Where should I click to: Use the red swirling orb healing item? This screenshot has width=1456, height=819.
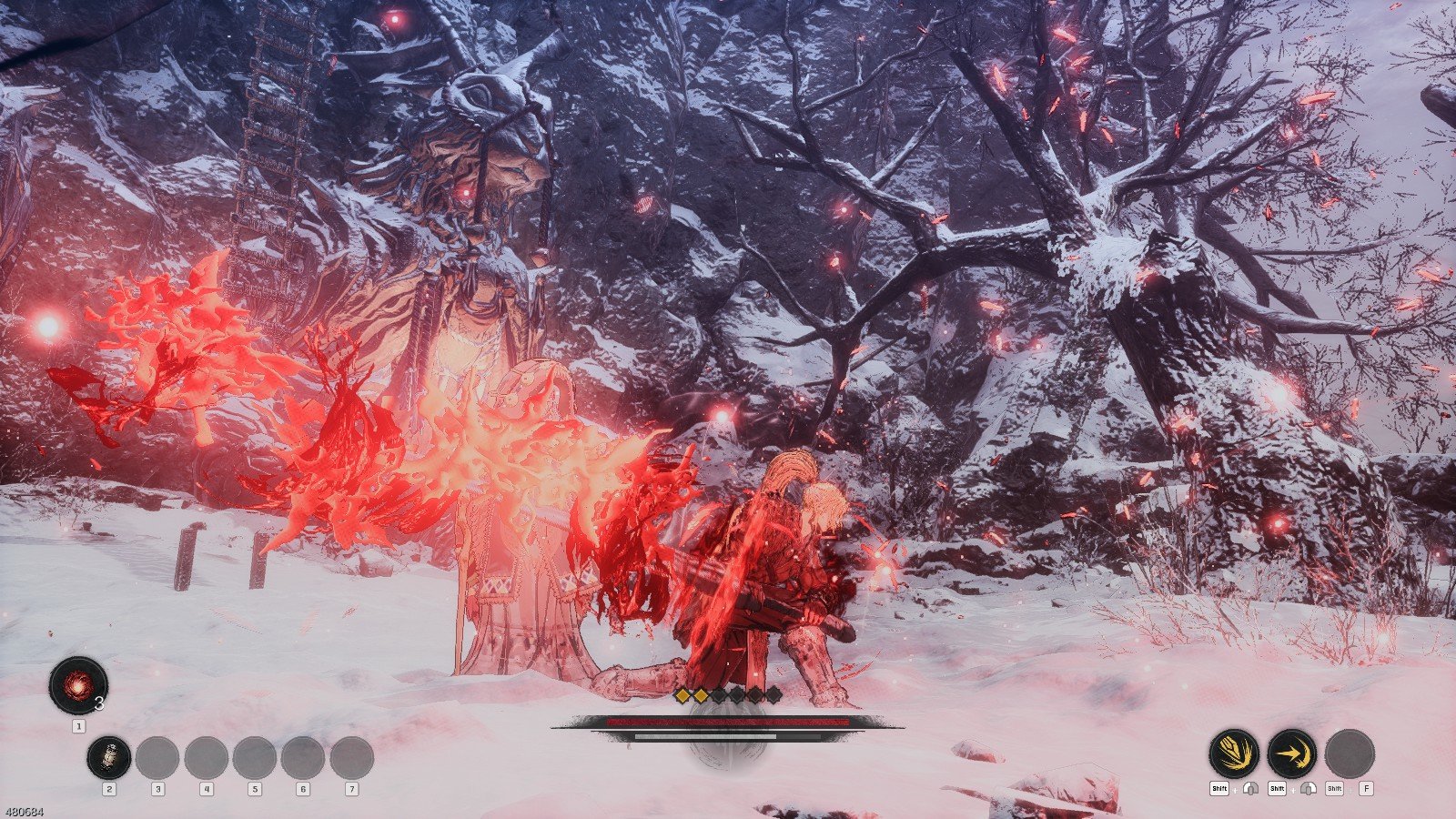point(78,685)
